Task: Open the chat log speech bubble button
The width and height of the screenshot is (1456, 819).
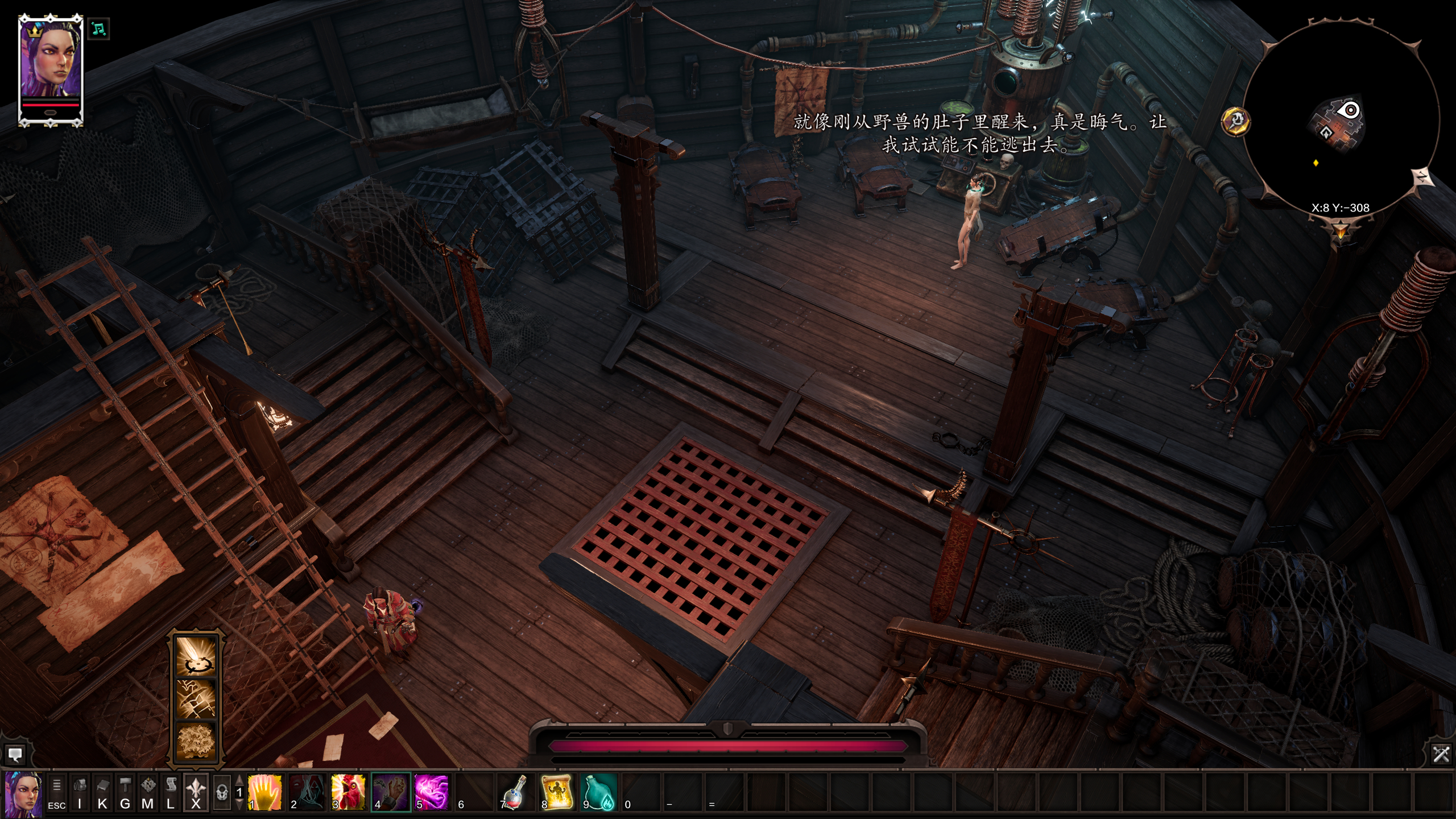Action: coord(15,755)
